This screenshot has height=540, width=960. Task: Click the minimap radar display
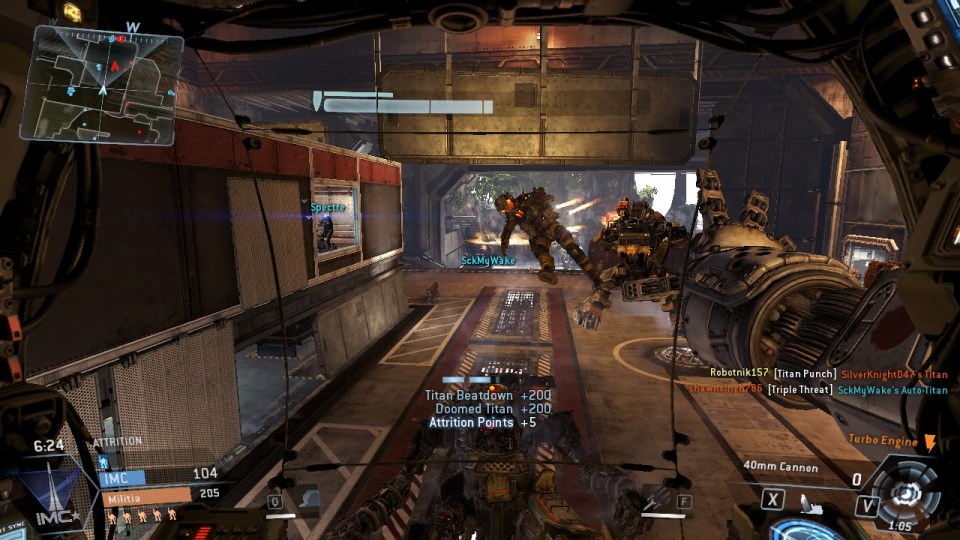pos(108,82)
